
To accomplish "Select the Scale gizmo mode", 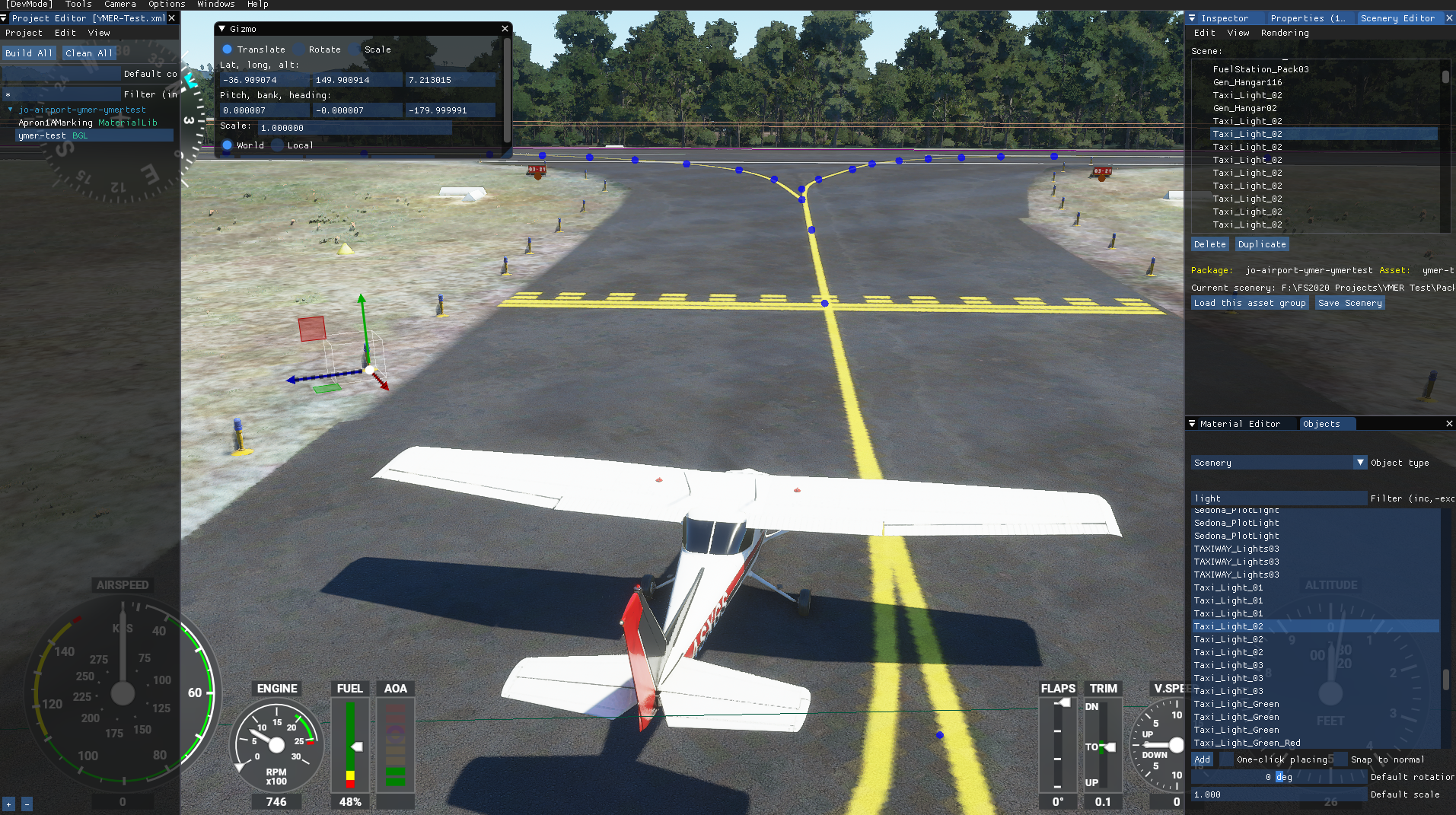I will click(x=355, y=49).
